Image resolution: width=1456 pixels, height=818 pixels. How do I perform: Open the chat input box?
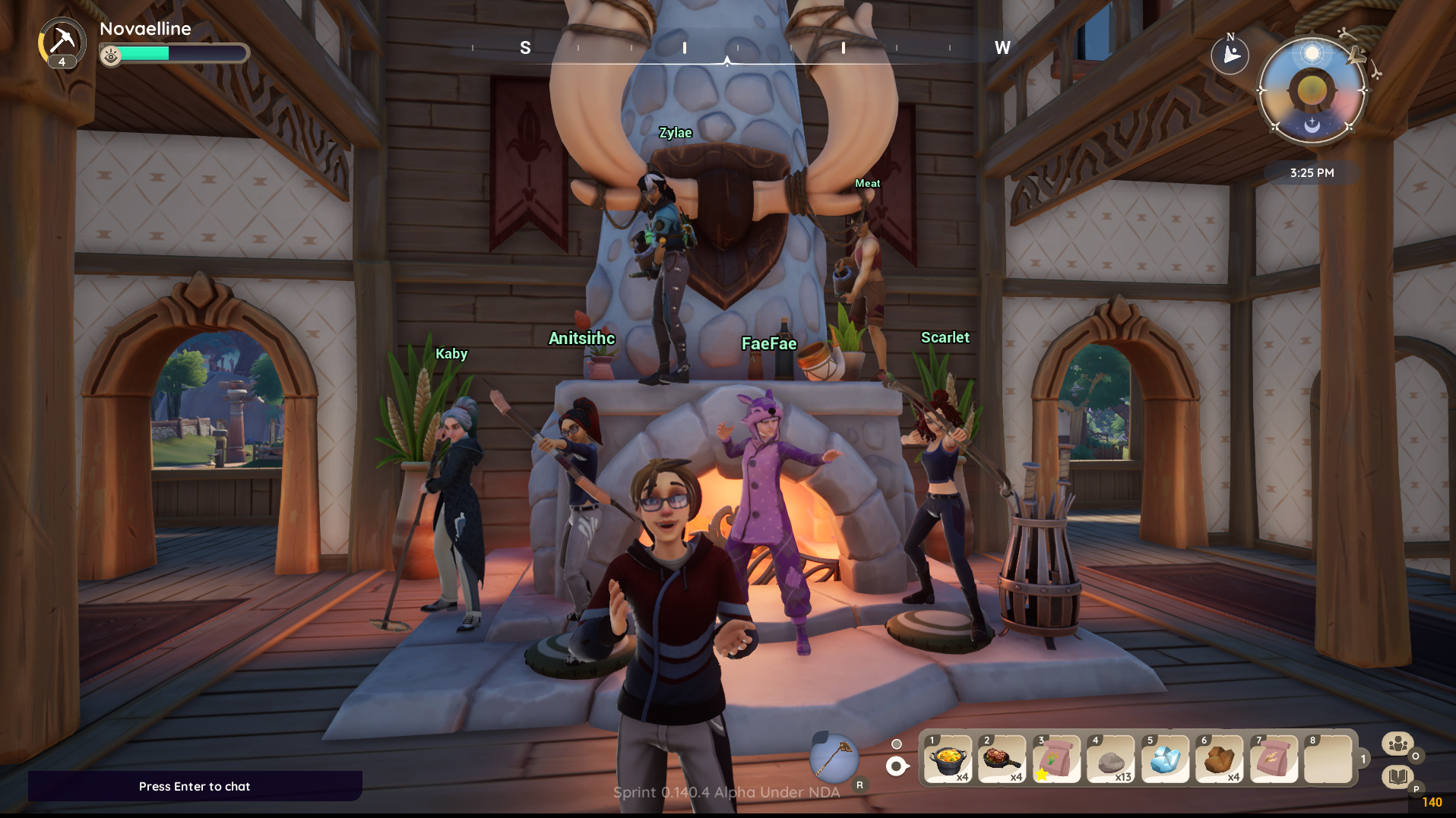tap(195, 786)
